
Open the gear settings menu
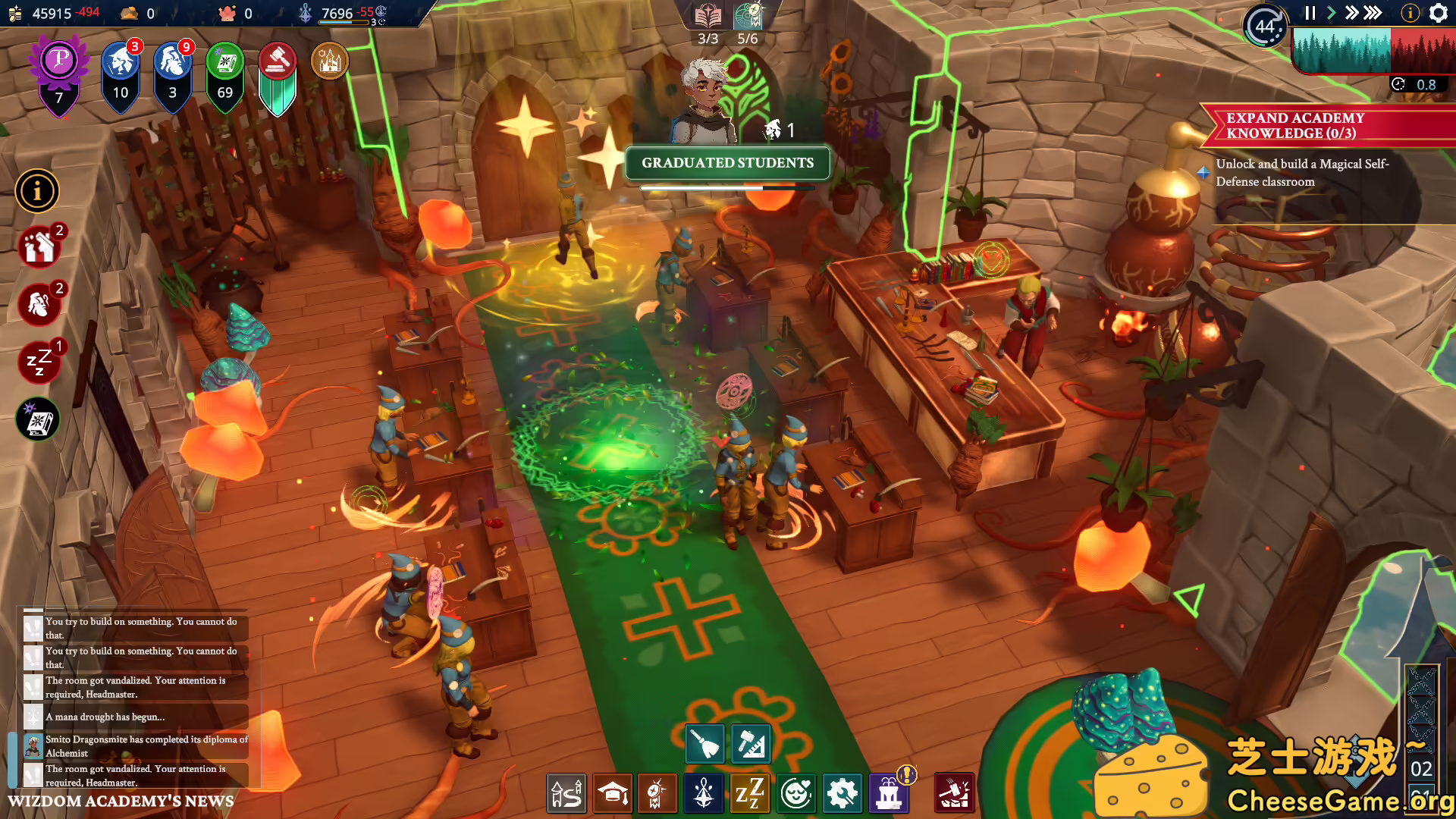1439,13
